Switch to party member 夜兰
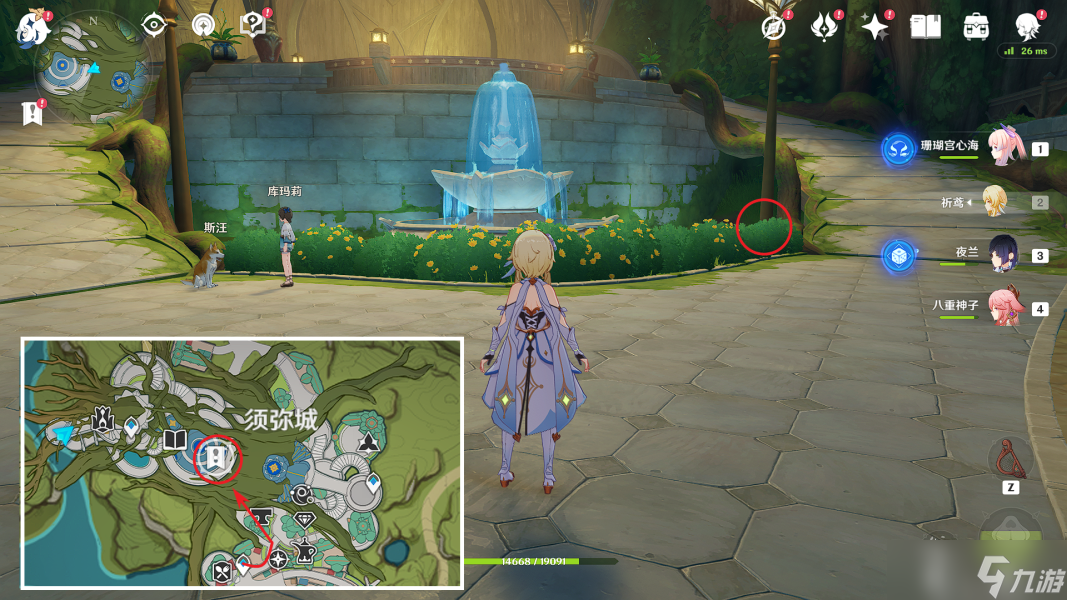The height and width of the screenshot is (600, 1067). pyautogui.click(x=1003, y=255)
